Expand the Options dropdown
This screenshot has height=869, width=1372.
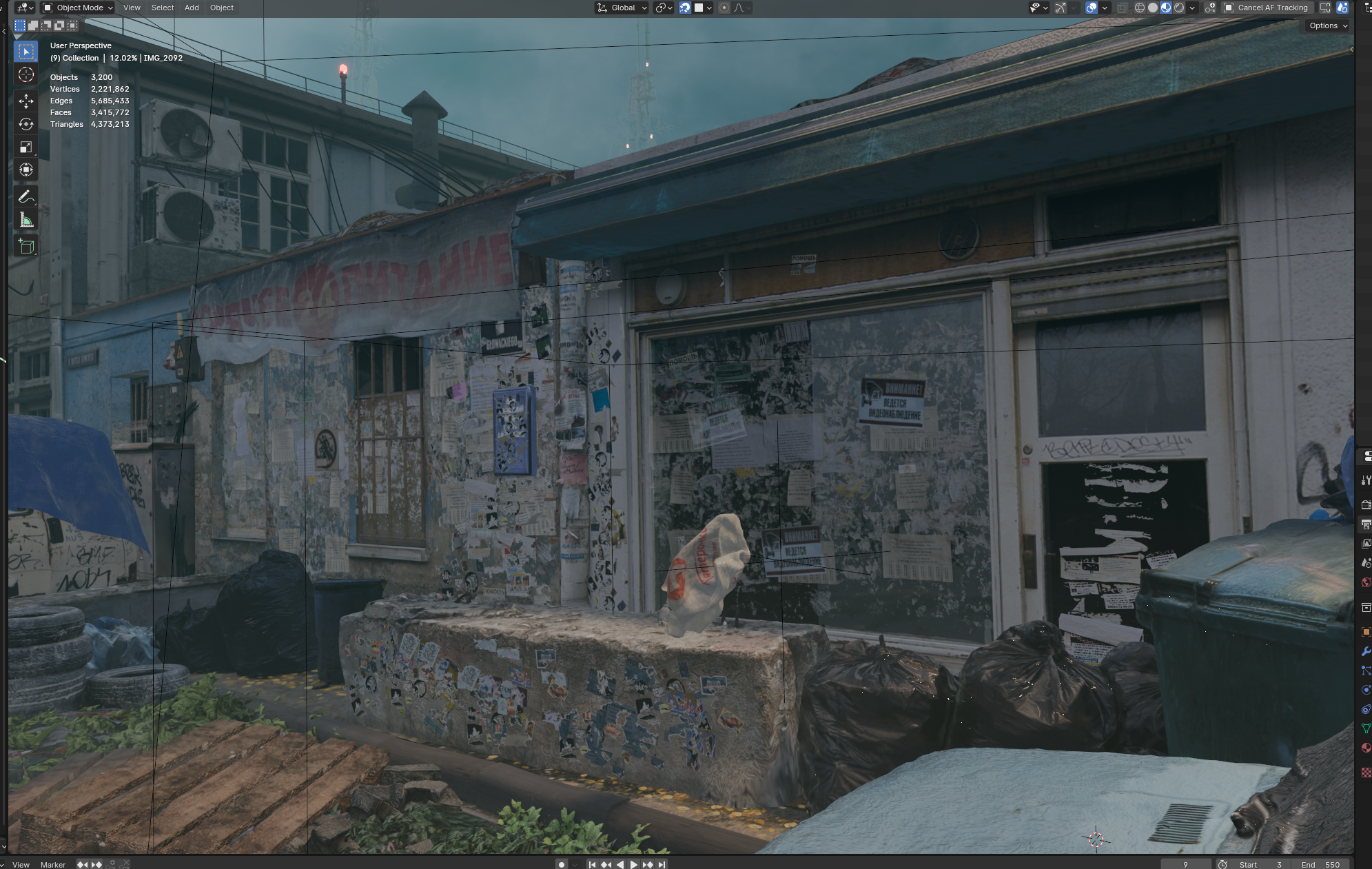pos(1328,25)
